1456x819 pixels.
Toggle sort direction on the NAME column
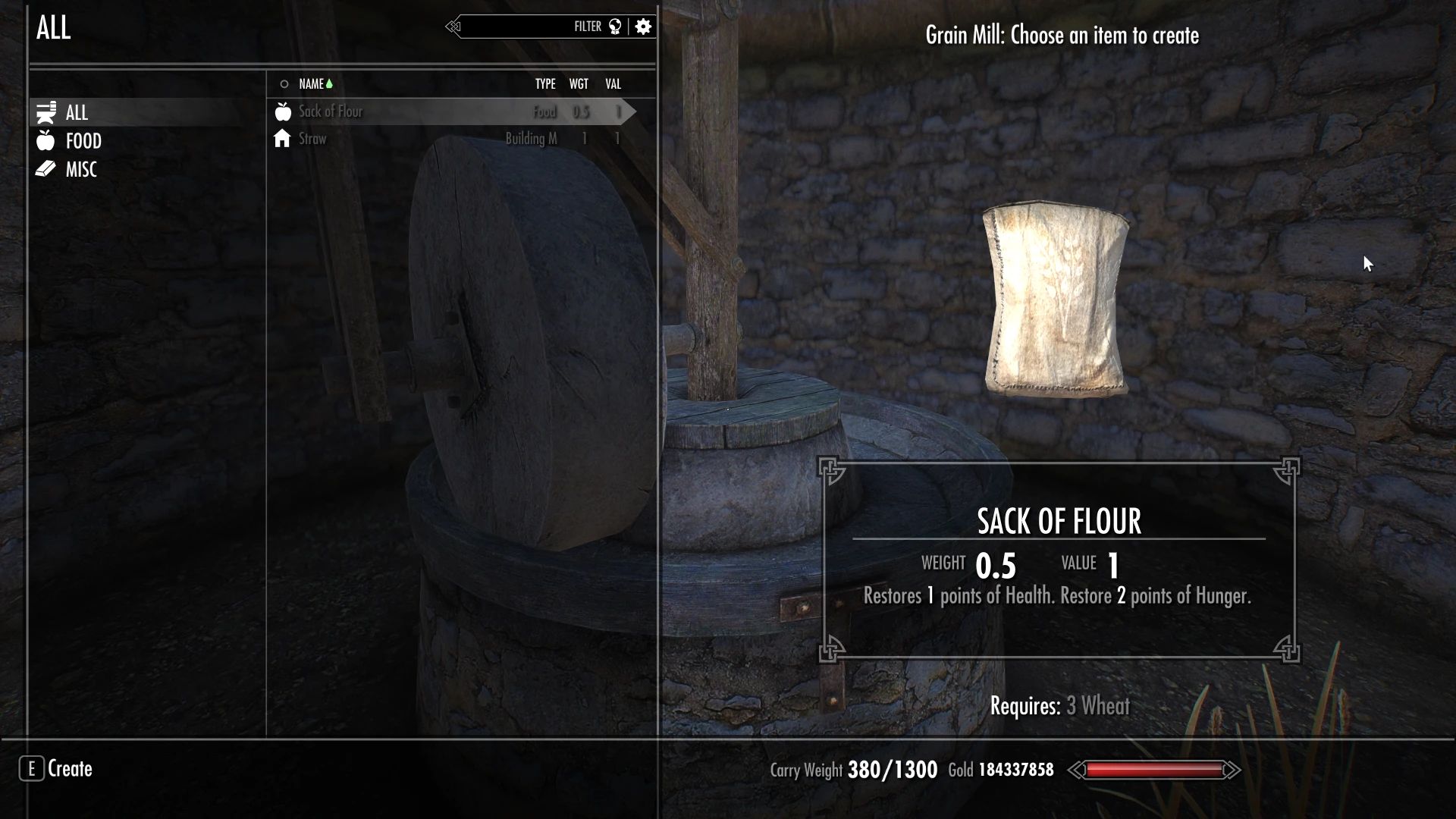tap(312, 83)
